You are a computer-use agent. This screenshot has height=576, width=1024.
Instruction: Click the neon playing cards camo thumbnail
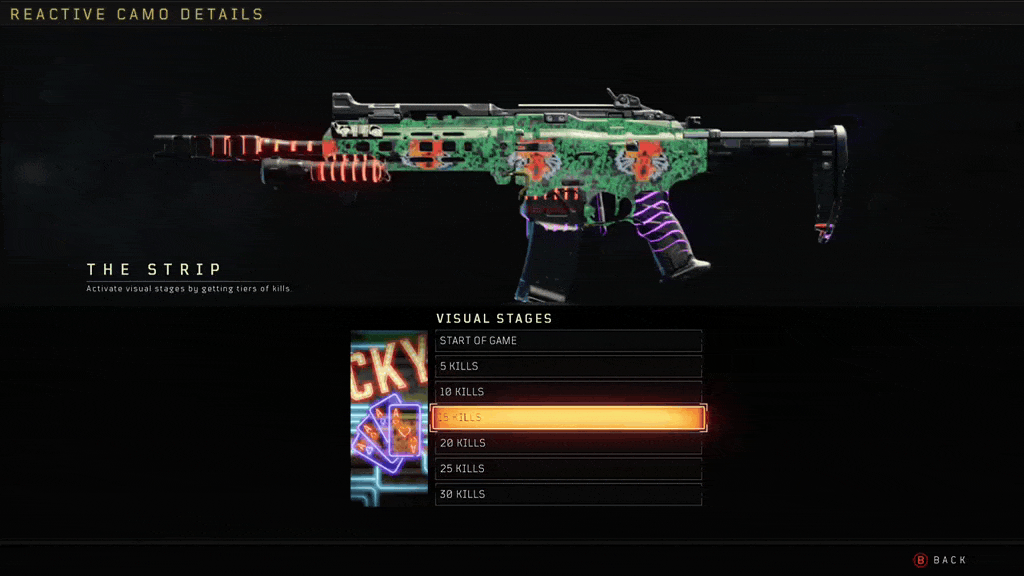(x=389, y=418)
